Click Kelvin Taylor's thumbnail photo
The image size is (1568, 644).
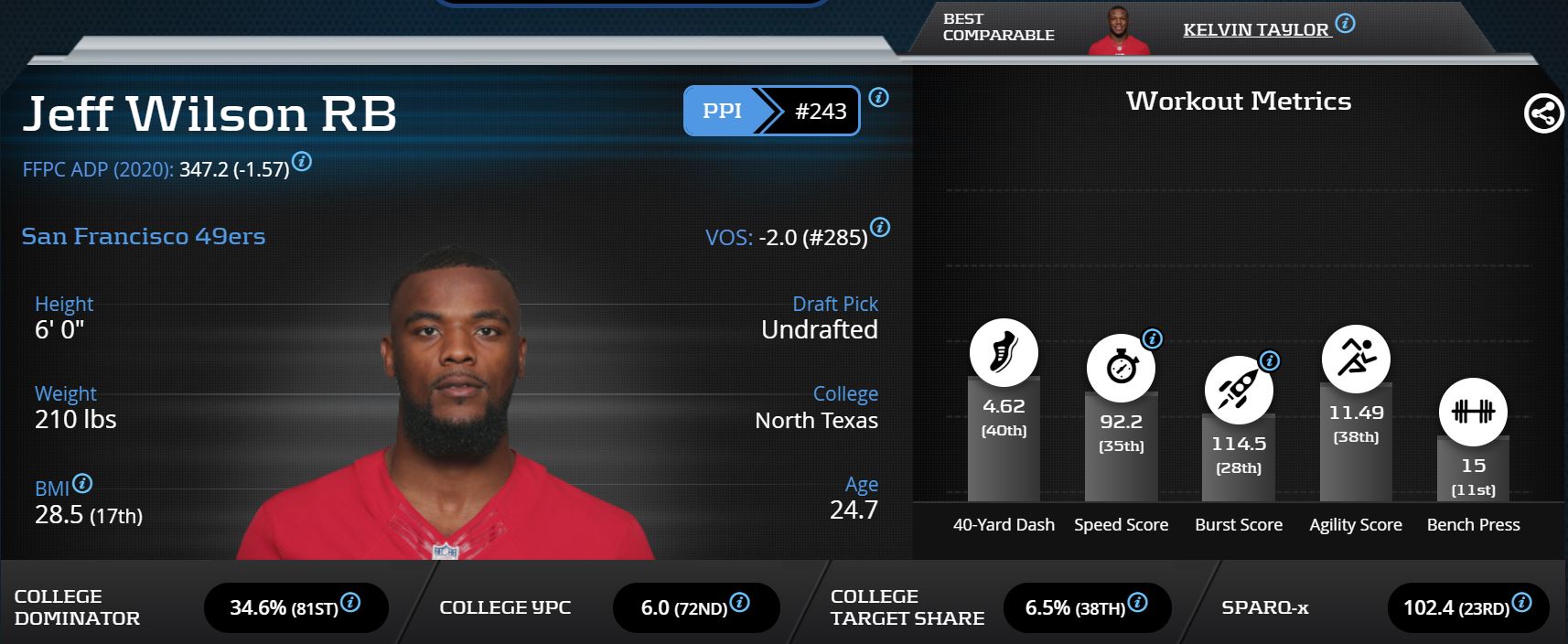pos(1118,31)
